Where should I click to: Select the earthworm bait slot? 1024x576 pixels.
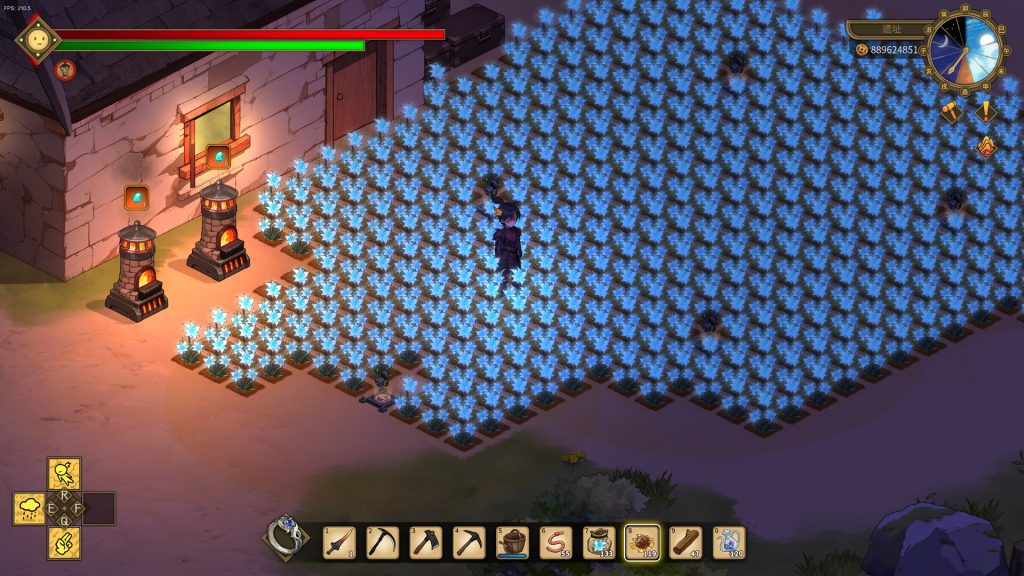[556, 543]
